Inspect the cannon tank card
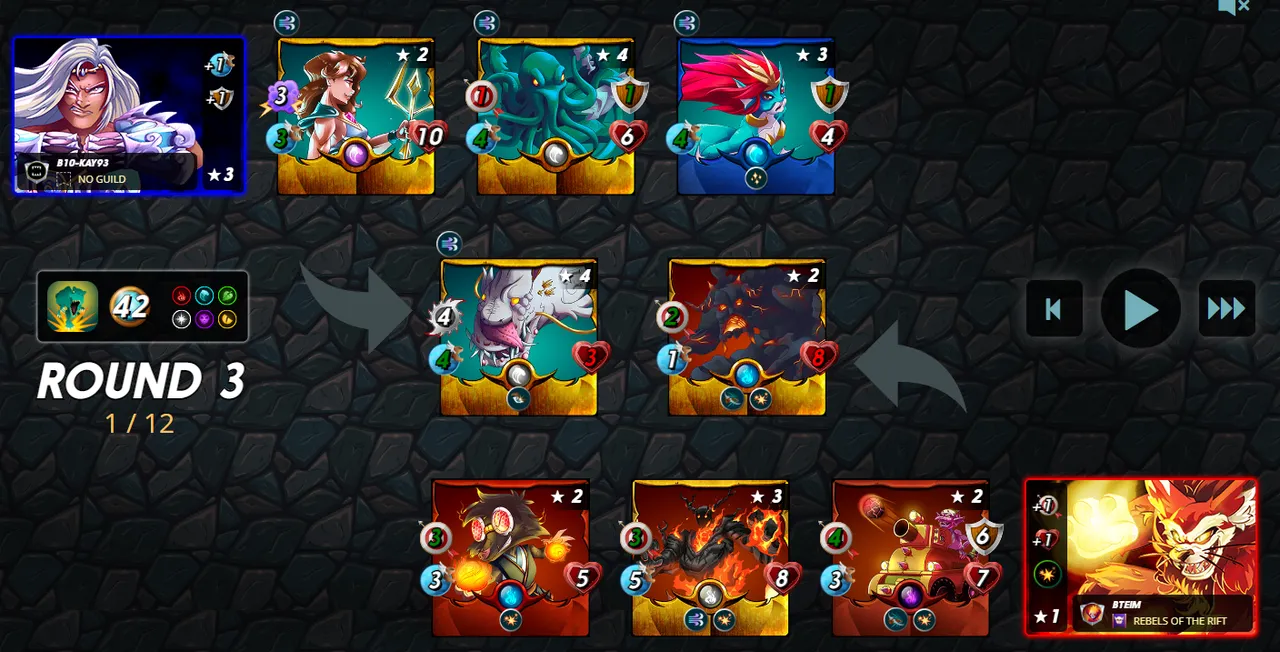1280x652 pixels. pos(910,557)
